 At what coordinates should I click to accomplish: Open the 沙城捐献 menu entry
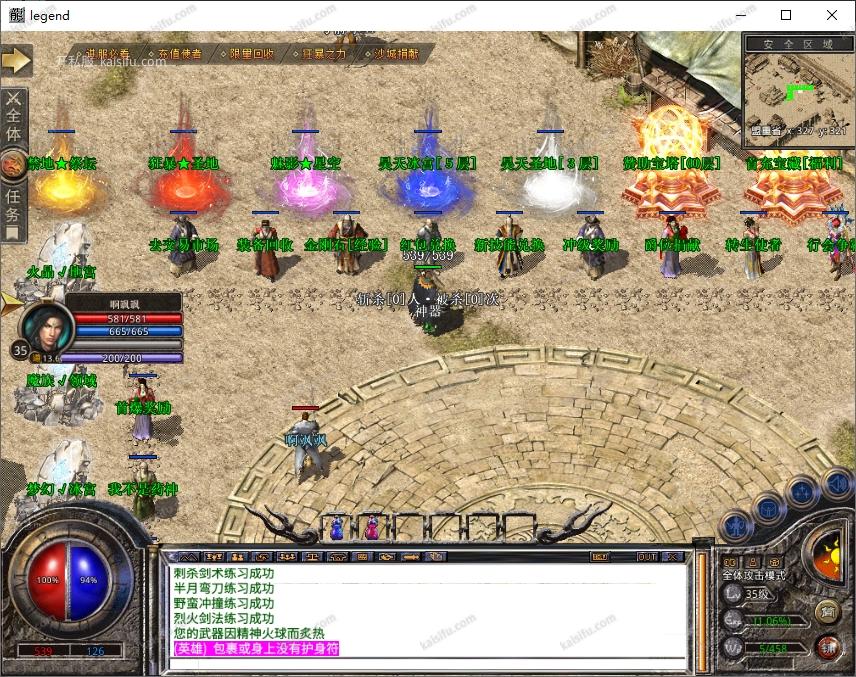[395, 54]
